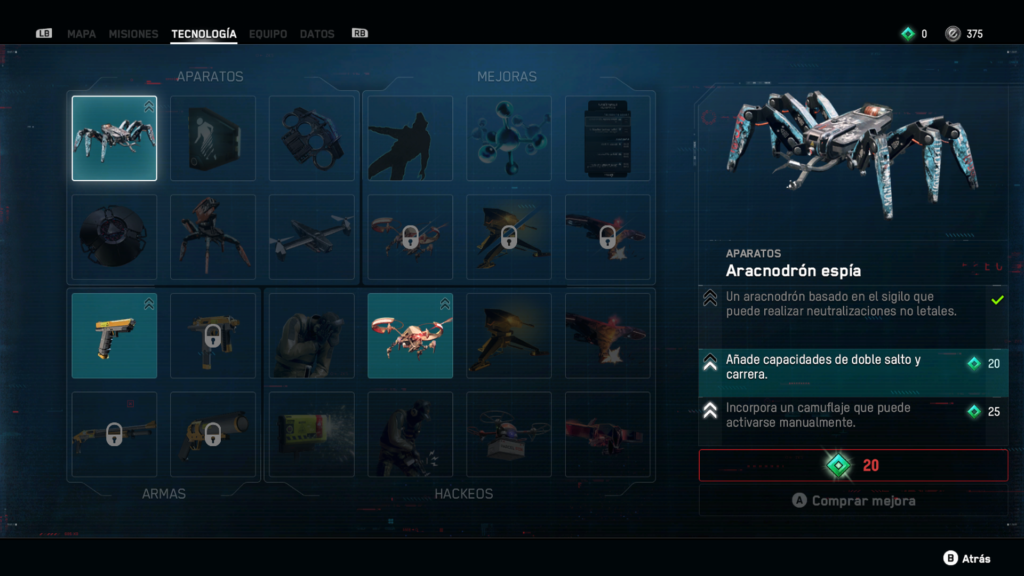Select the highlighted orange spider drone hack tile
The image size is (1024, 576).
click(410, 336)
